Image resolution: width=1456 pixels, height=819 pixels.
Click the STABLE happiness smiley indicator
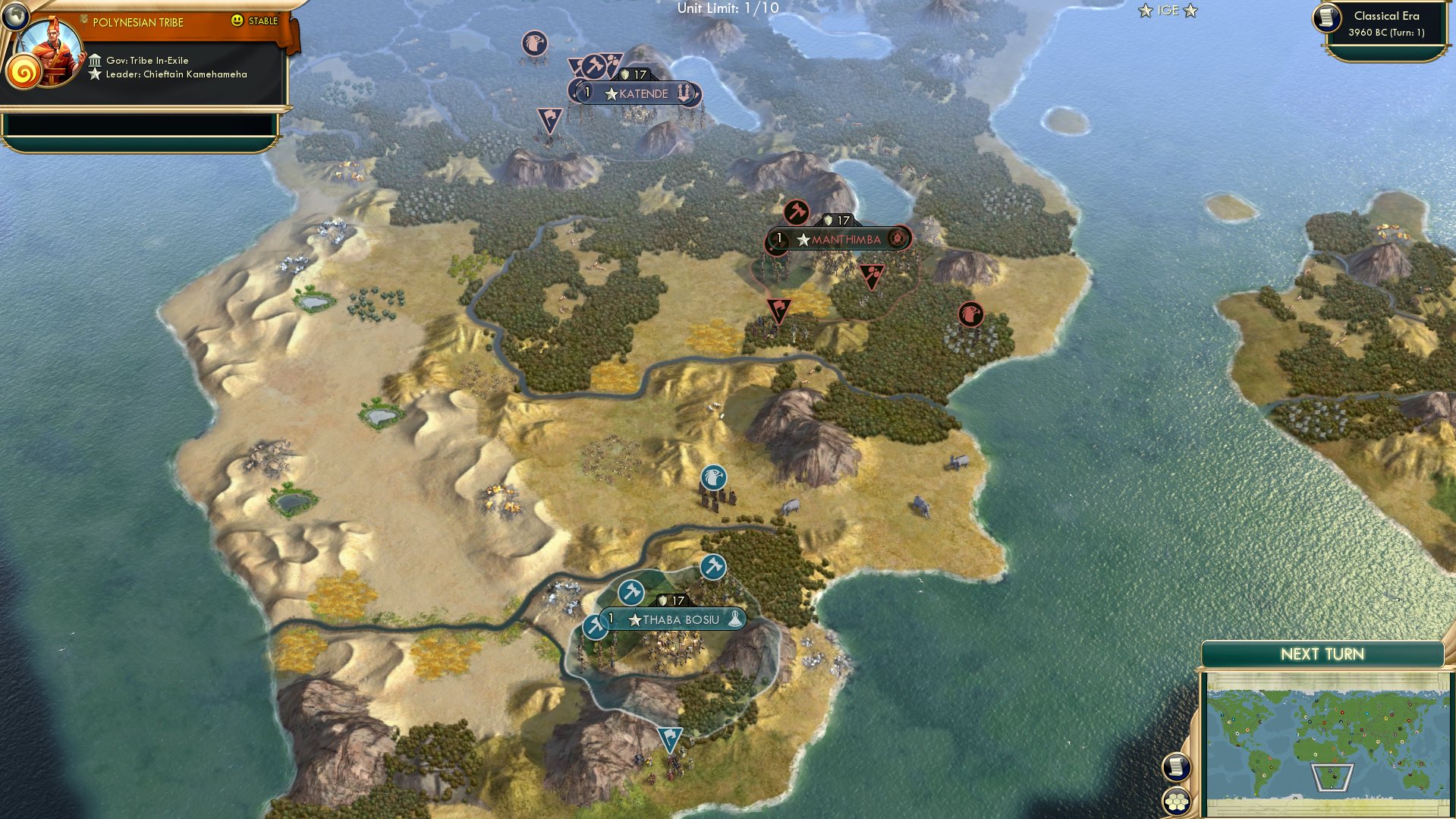tap(238, 21)
